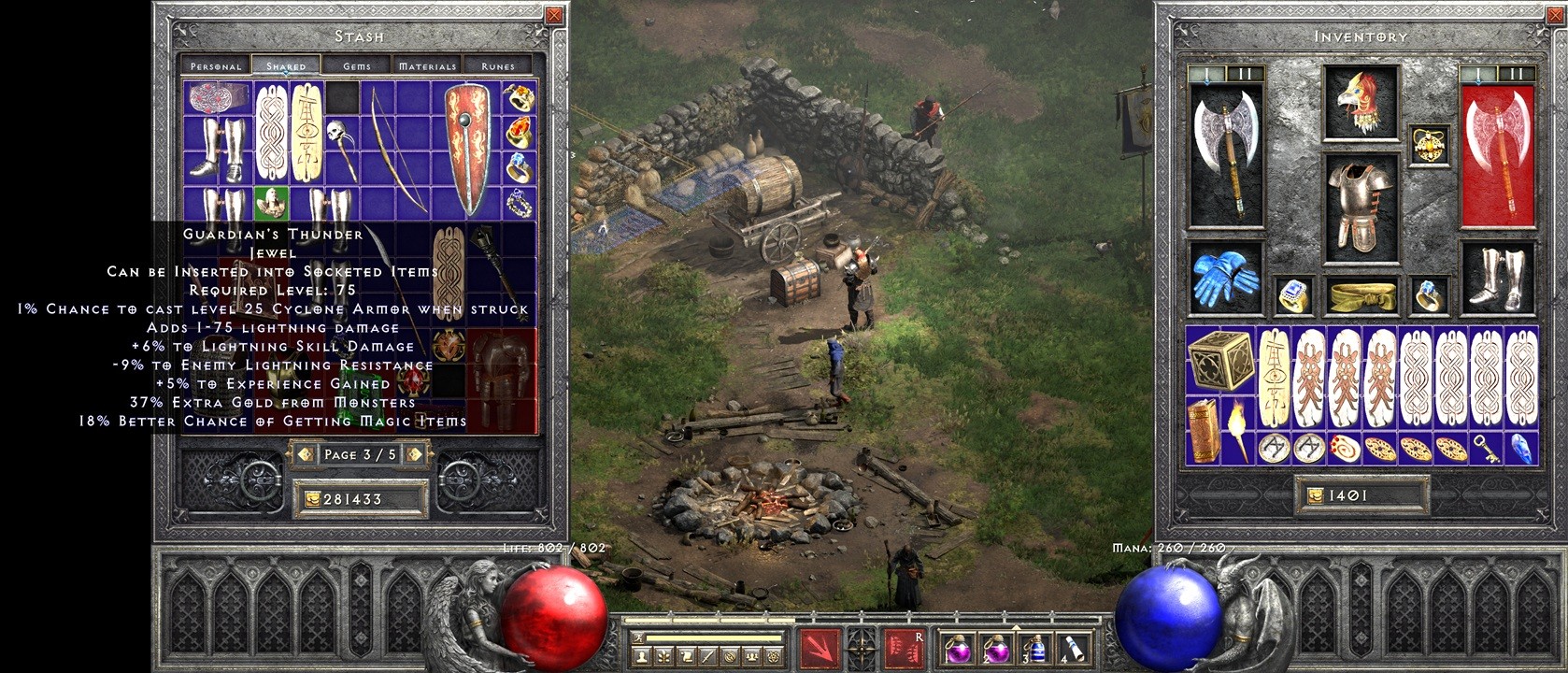
Task: Open the Gems stash tab
Action: [x=357, y=65]
